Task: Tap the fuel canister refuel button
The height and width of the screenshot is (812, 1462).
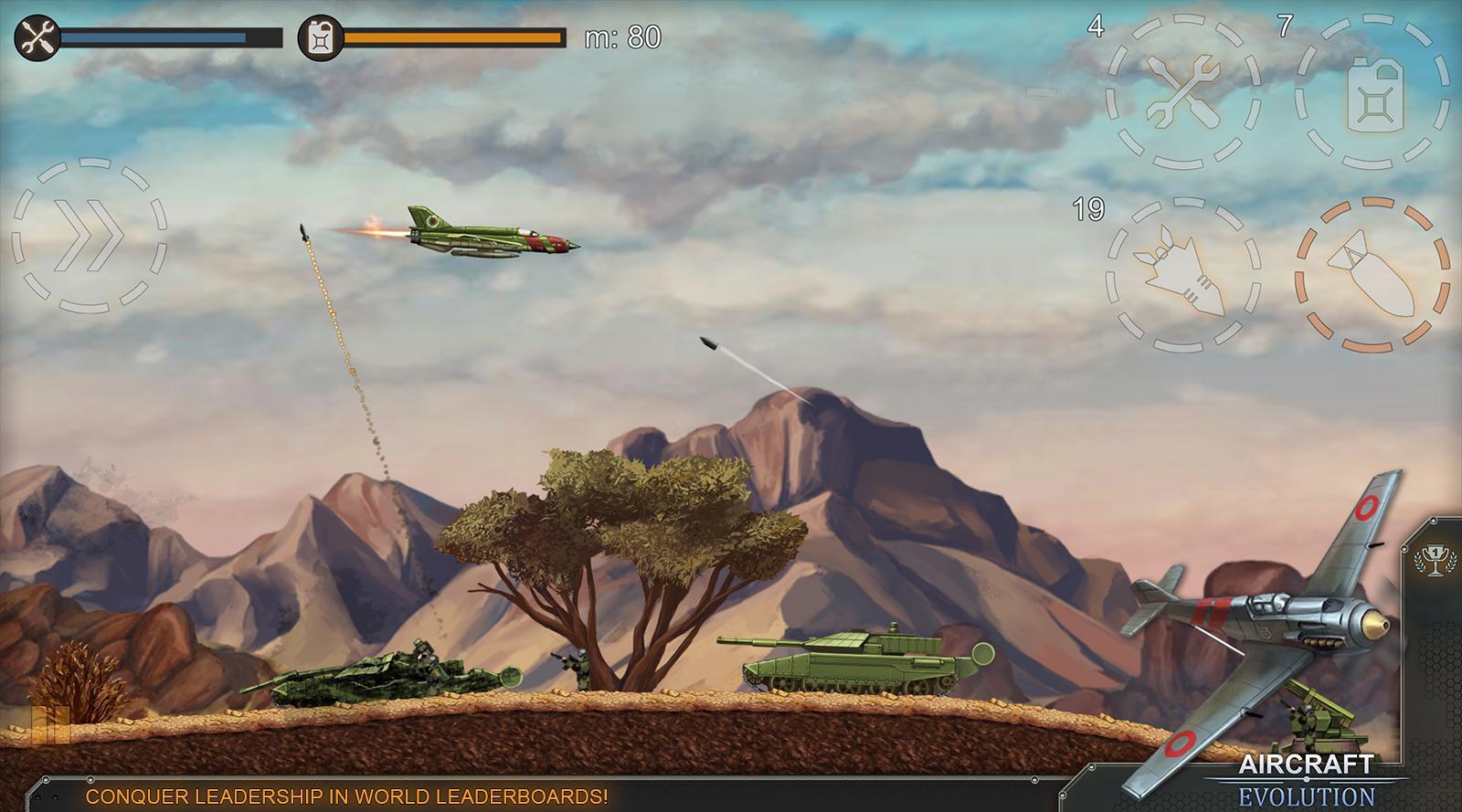Action: pos(1372,93)
